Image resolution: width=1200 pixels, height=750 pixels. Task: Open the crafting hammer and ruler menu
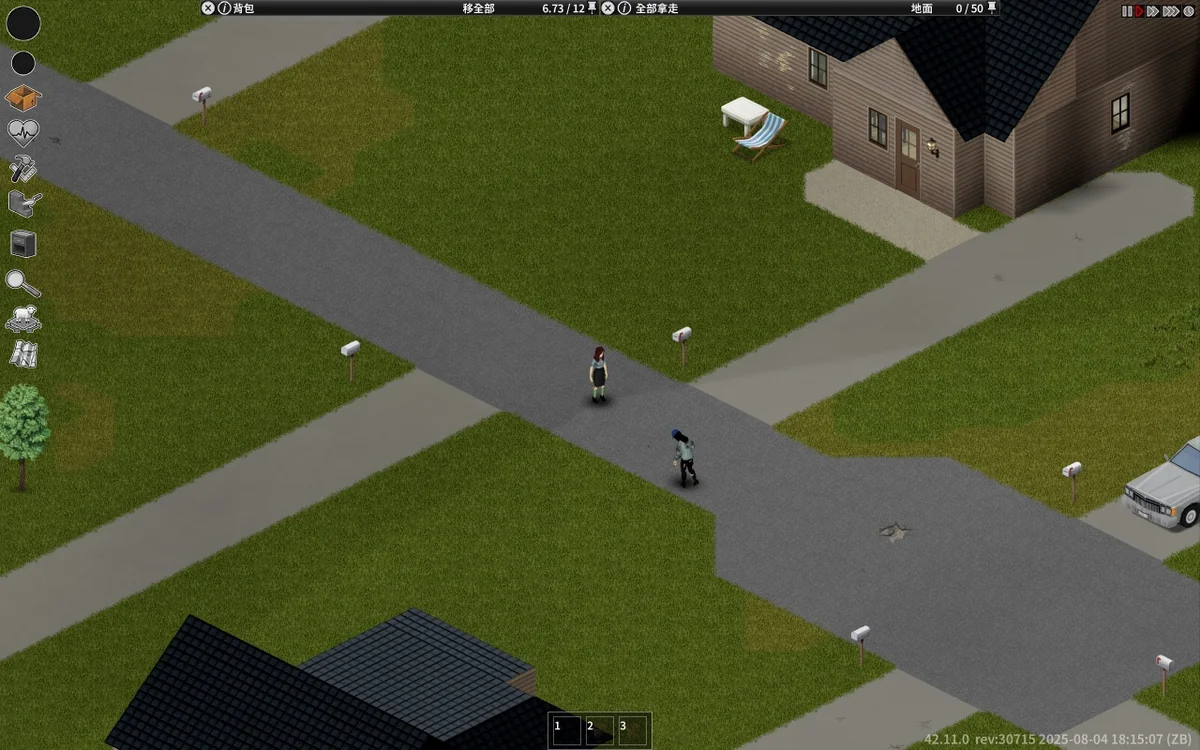tap(23, 167)
